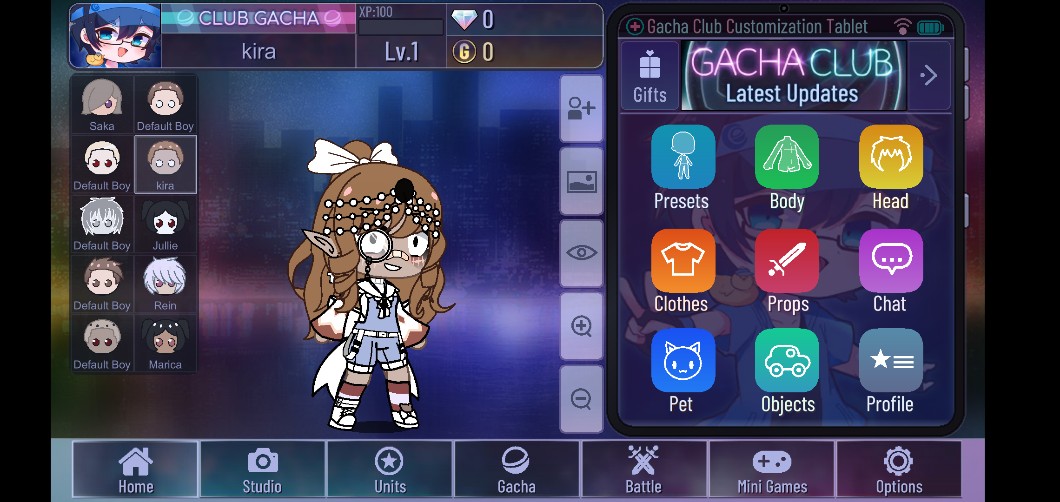The image size is (1060, 502).
Task: View the Gacha Club Latest Updates banner
Action: point(792,76)
